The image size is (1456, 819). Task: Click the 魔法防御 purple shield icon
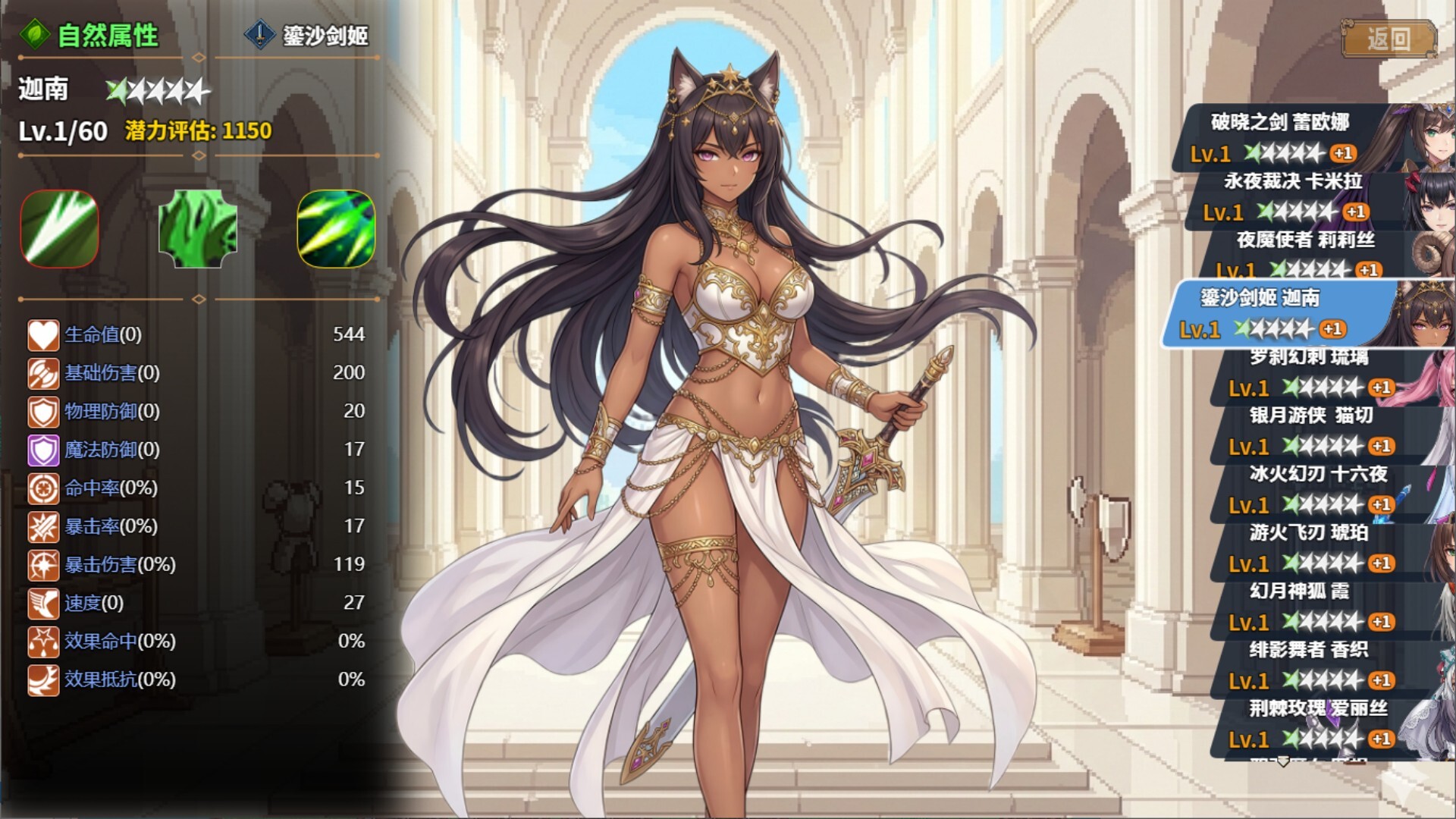pos(43,450)
